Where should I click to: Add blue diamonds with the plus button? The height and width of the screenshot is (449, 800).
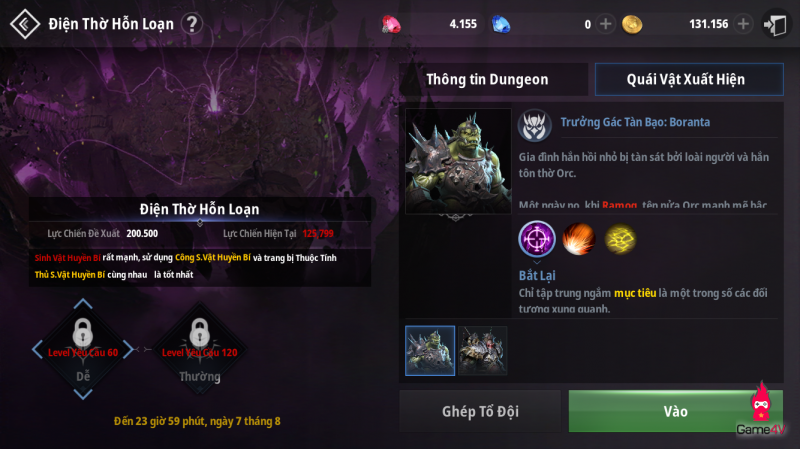pos(605,24)
